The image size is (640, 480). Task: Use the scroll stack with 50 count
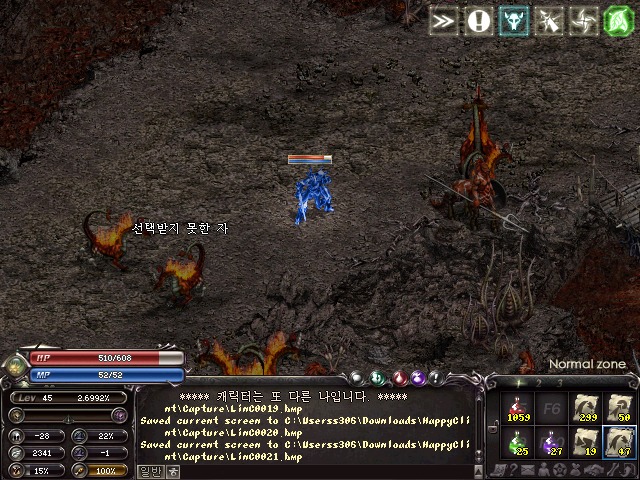tap(620, 408)
